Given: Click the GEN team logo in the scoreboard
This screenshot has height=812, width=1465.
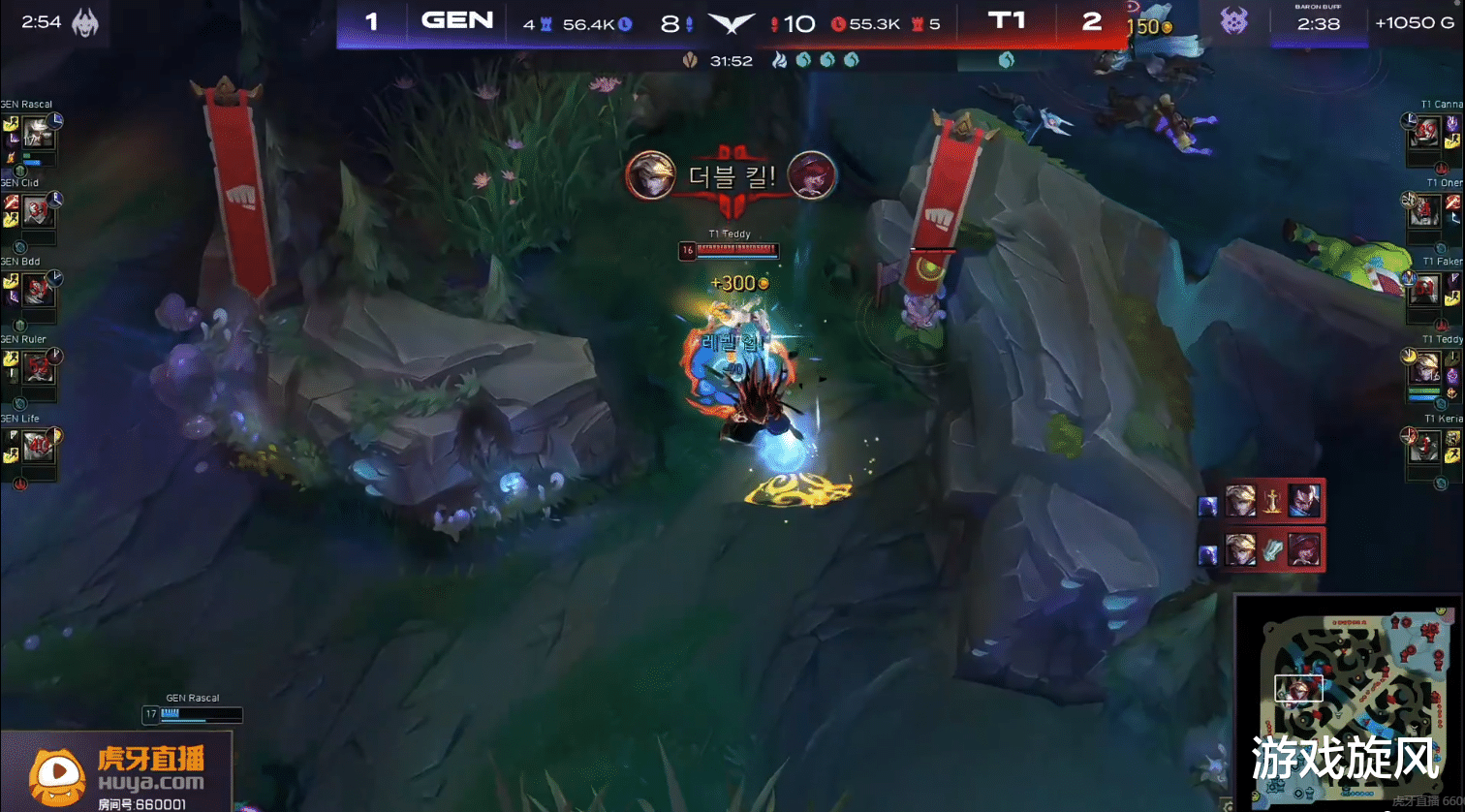Looking at the screenshot, I should point(457,21).
